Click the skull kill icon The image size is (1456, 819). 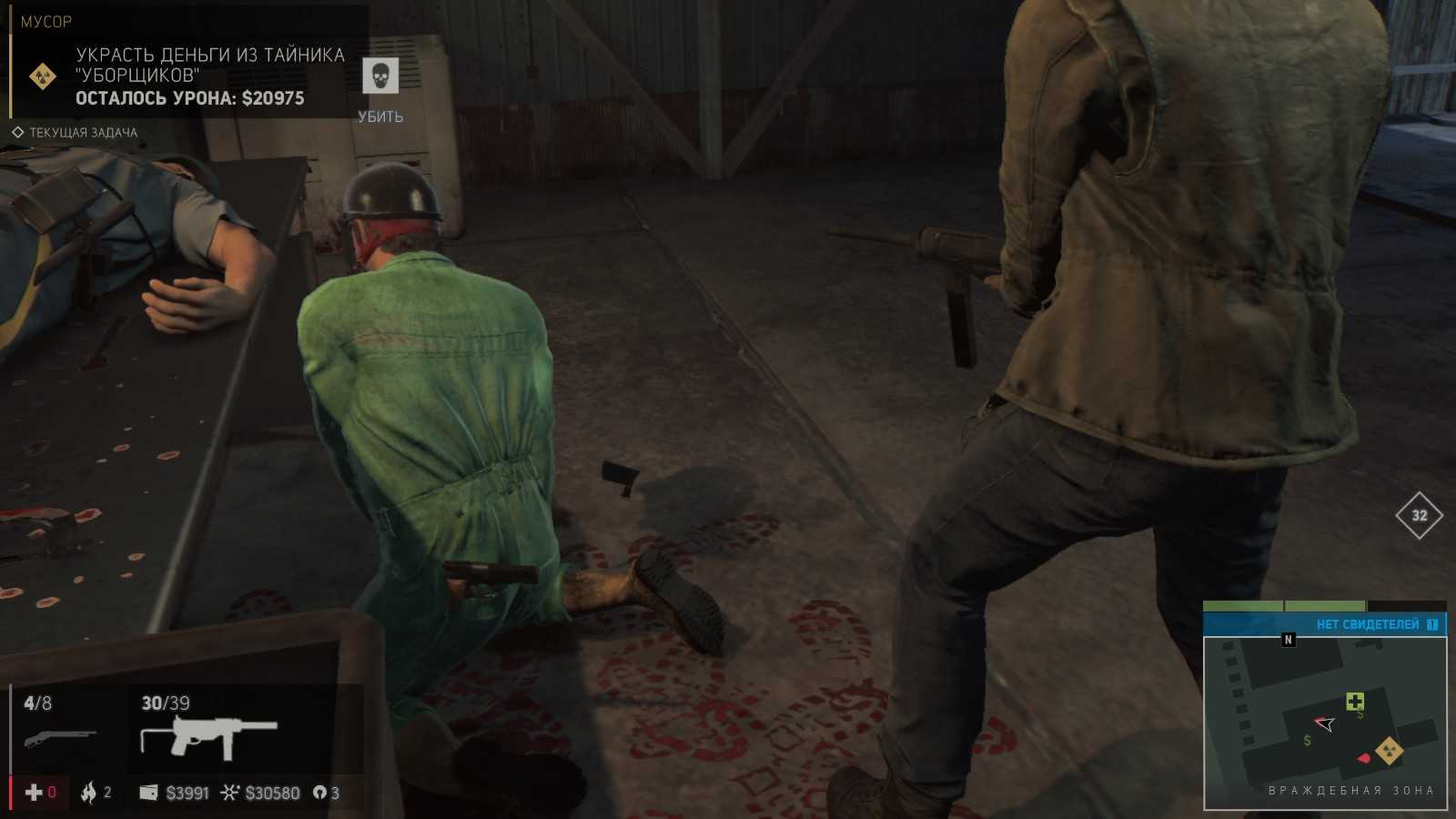tap(380, 76)
